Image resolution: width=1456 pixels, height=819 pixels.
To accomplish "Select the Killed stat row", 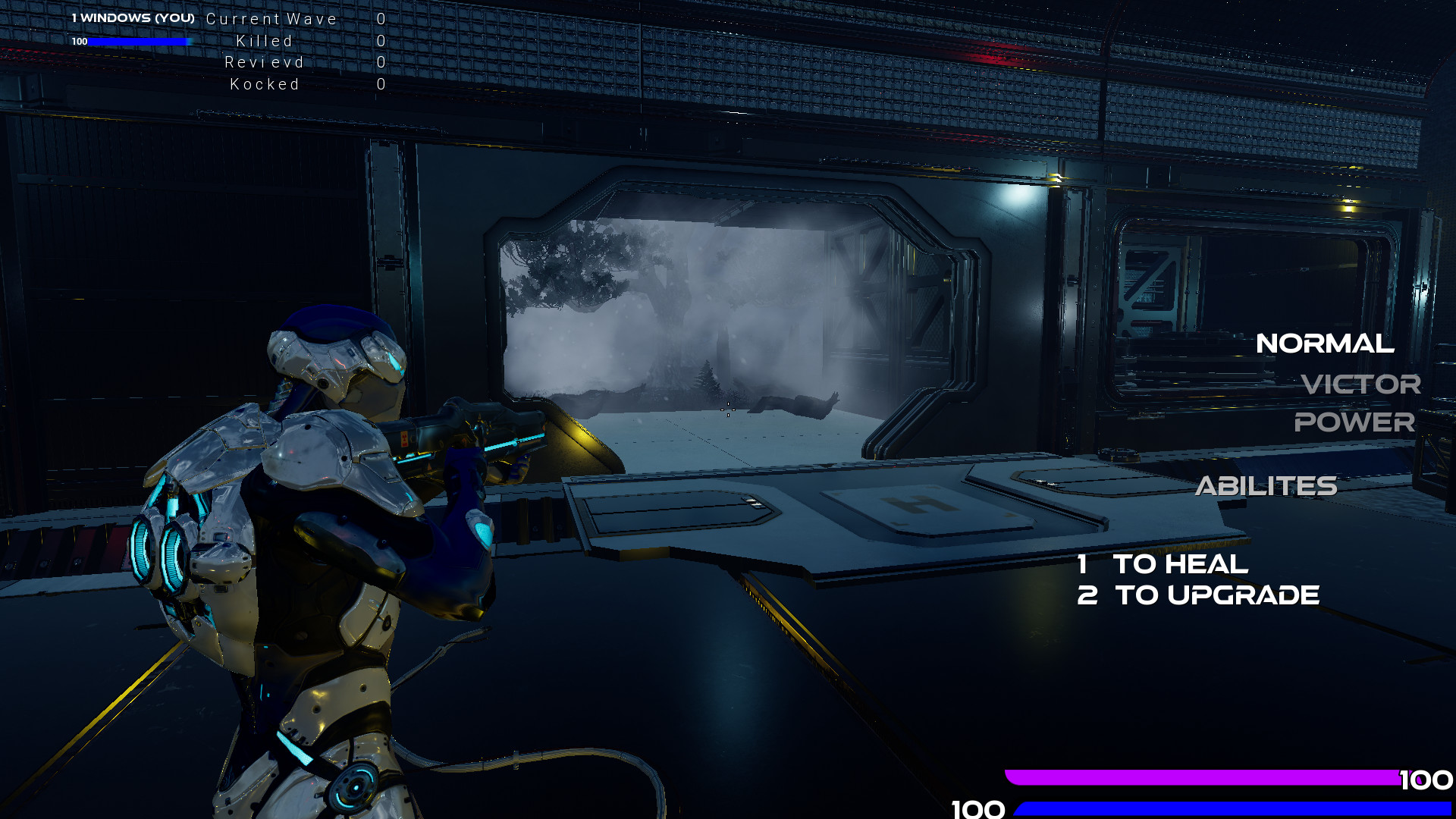I will (263, 41).
